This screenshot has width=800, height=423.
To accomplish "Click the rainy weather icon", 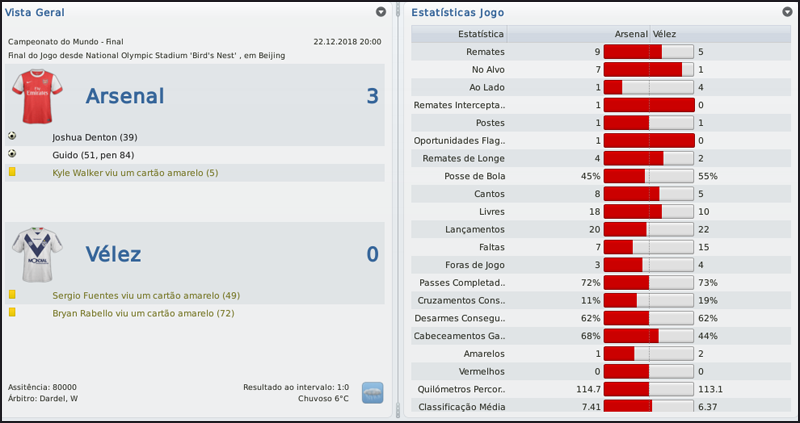I will coord(373,392).
